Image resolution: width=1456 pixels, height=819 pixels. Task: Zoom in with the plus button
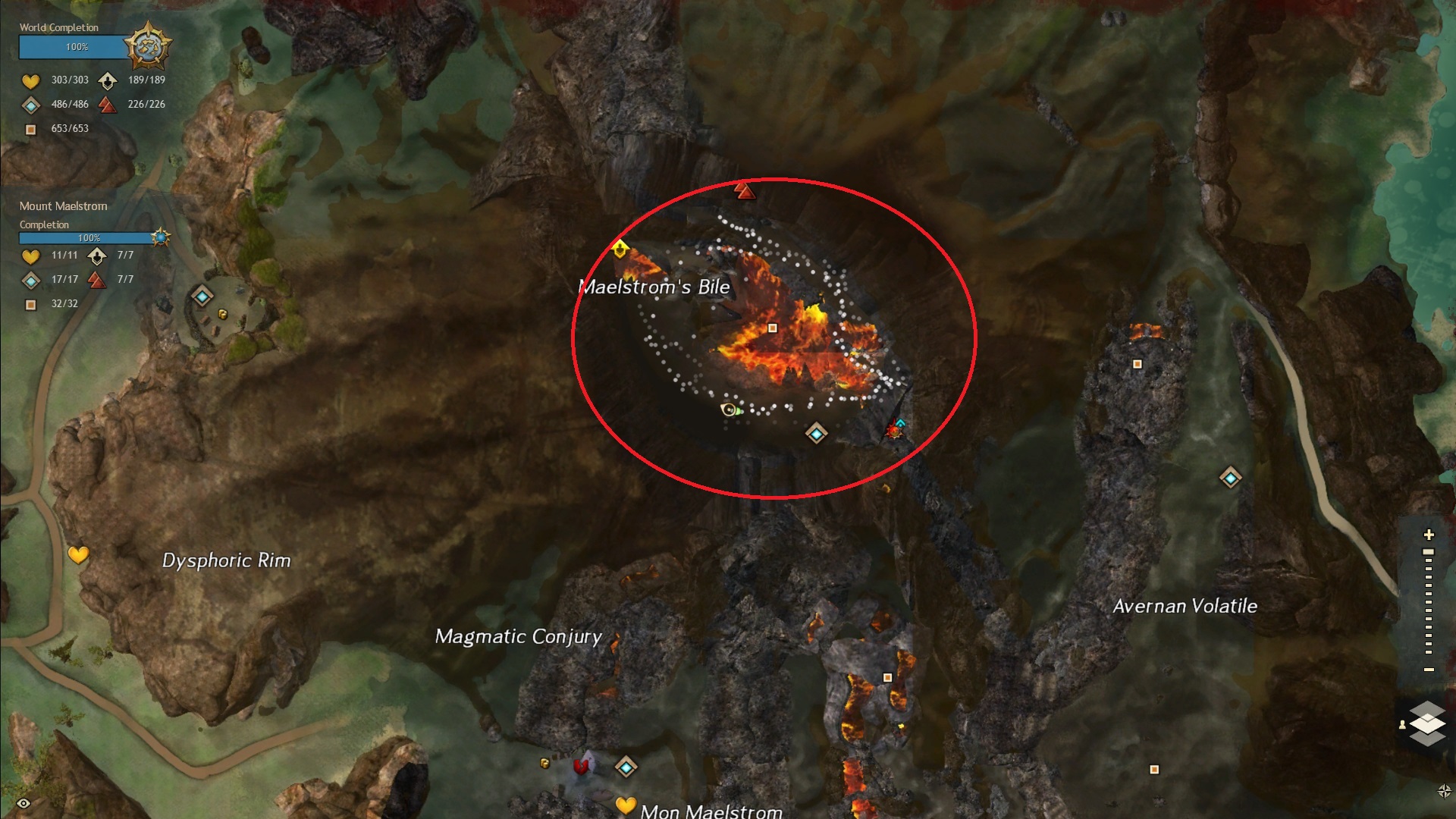coord(1429,535)
